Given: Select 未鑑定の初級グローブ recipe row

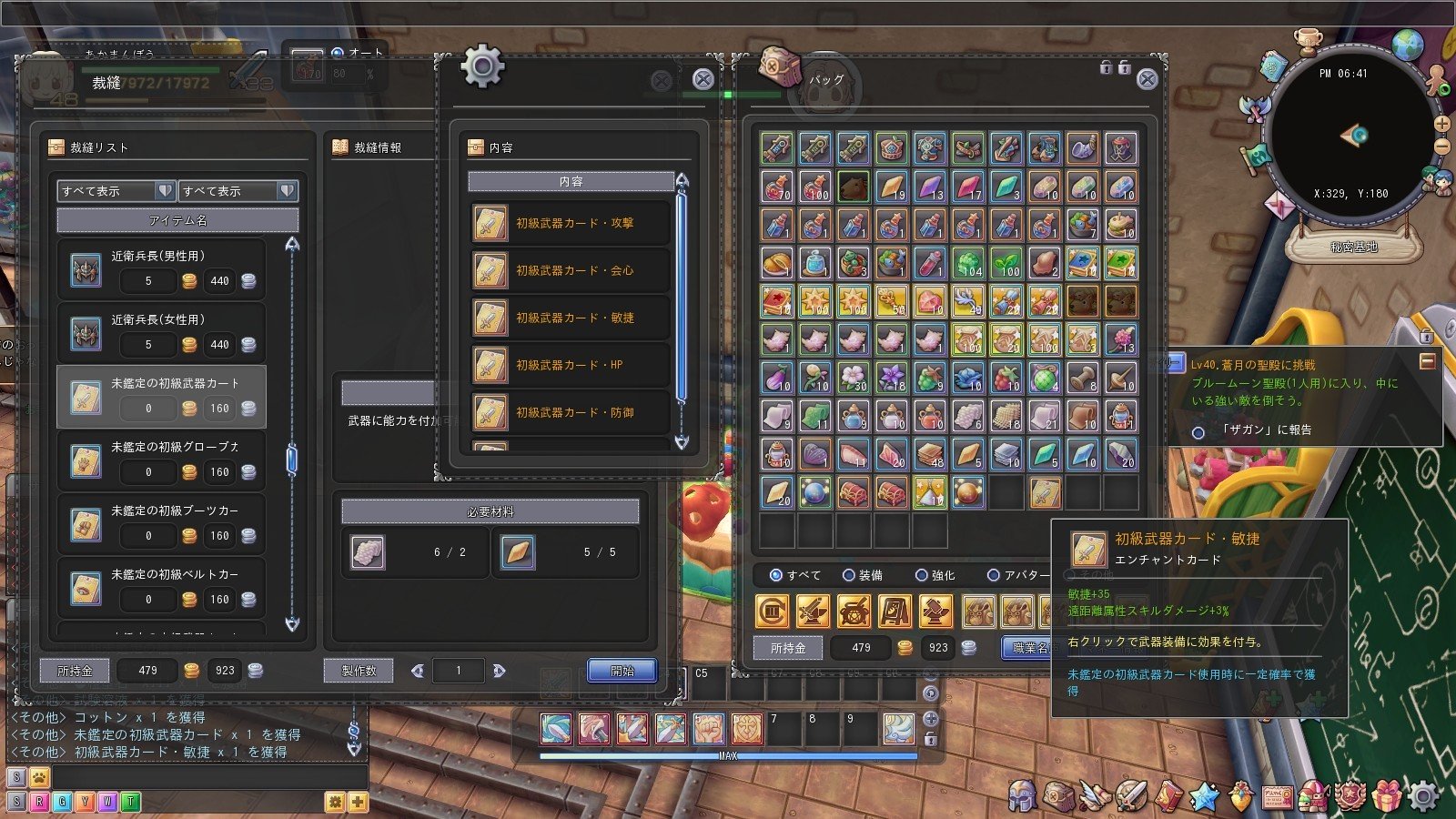Looking at the screenshot, I should (161, 460).
